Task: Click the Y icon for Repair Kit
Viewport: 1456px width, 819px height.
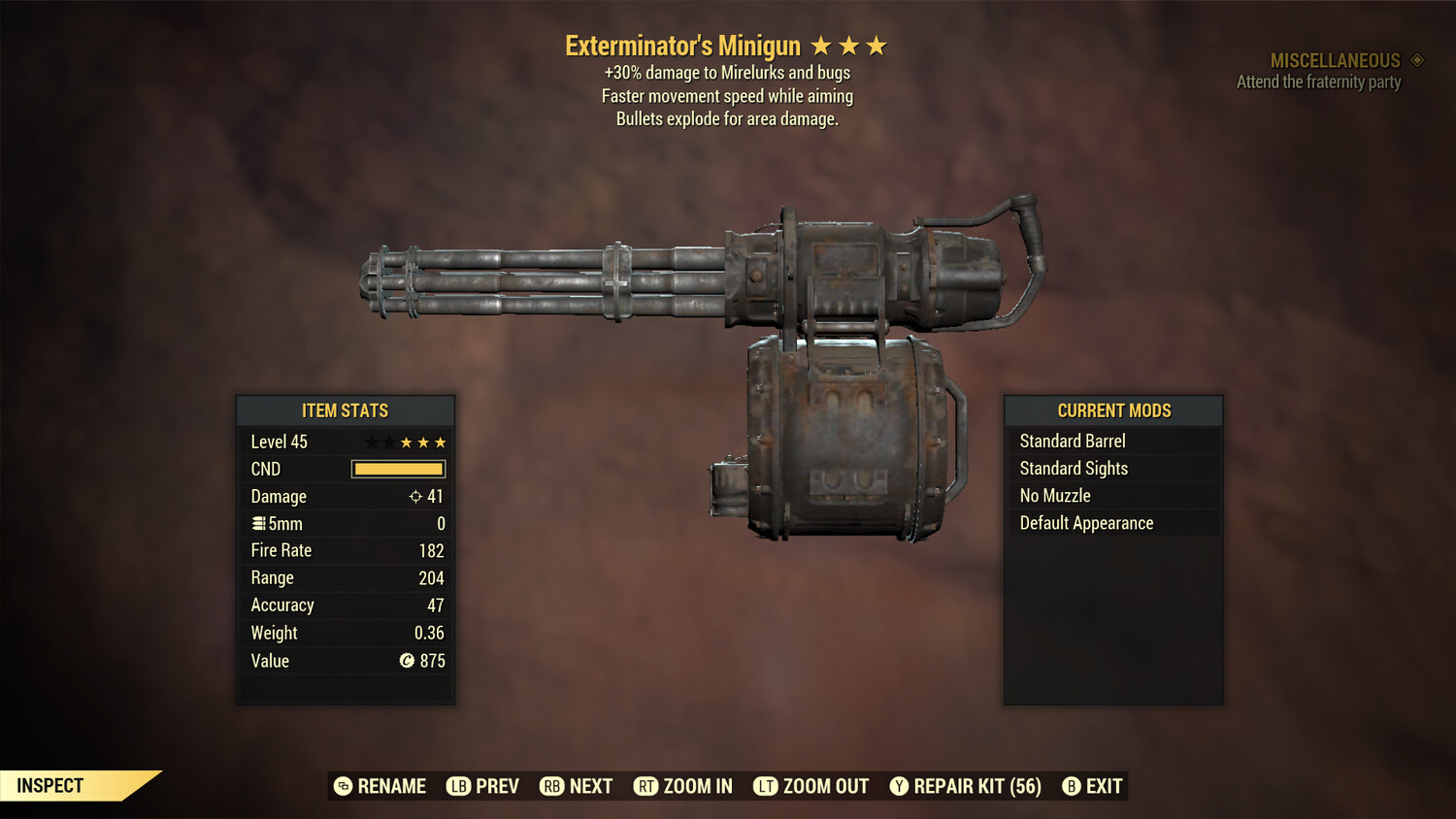Action: pyautogui.click(x=898, y=786)
